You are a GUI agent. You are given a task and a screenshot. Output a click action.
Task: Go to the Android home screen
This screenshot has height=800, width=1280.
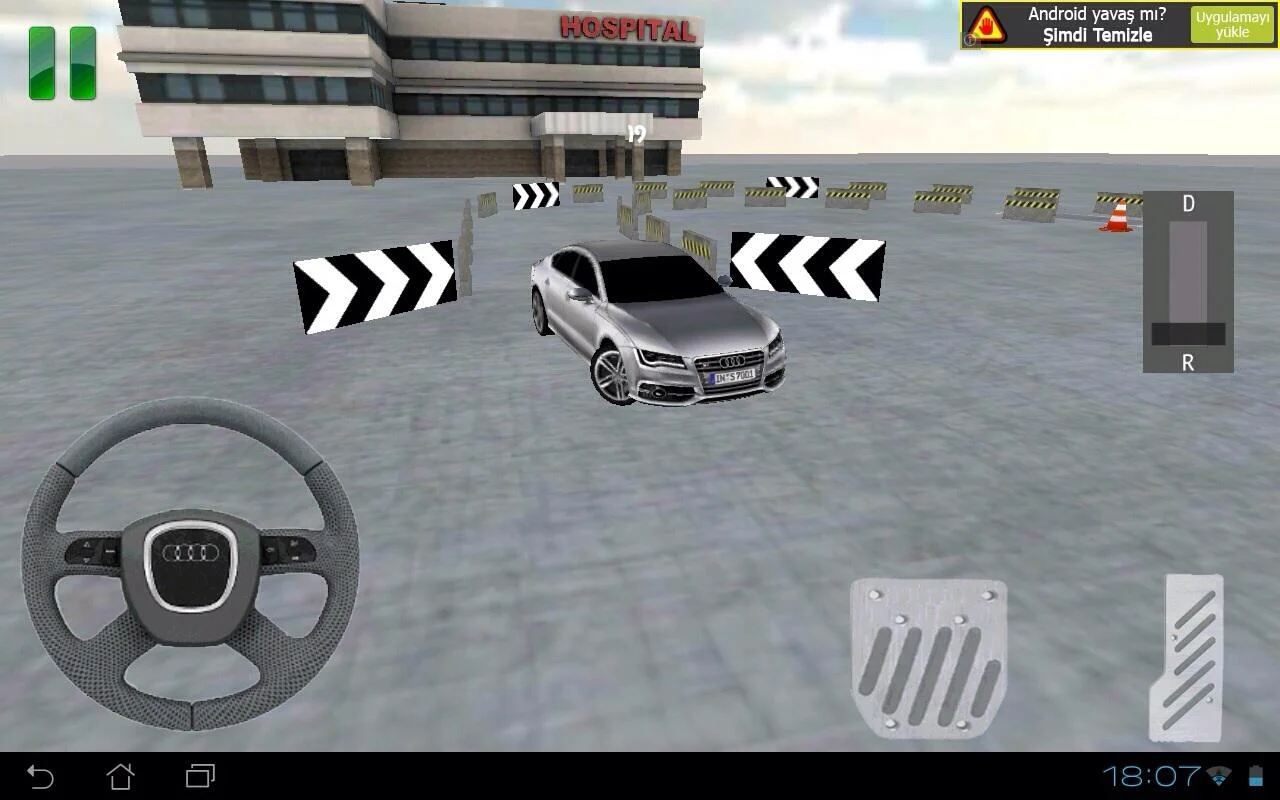[x=120, y=775]
